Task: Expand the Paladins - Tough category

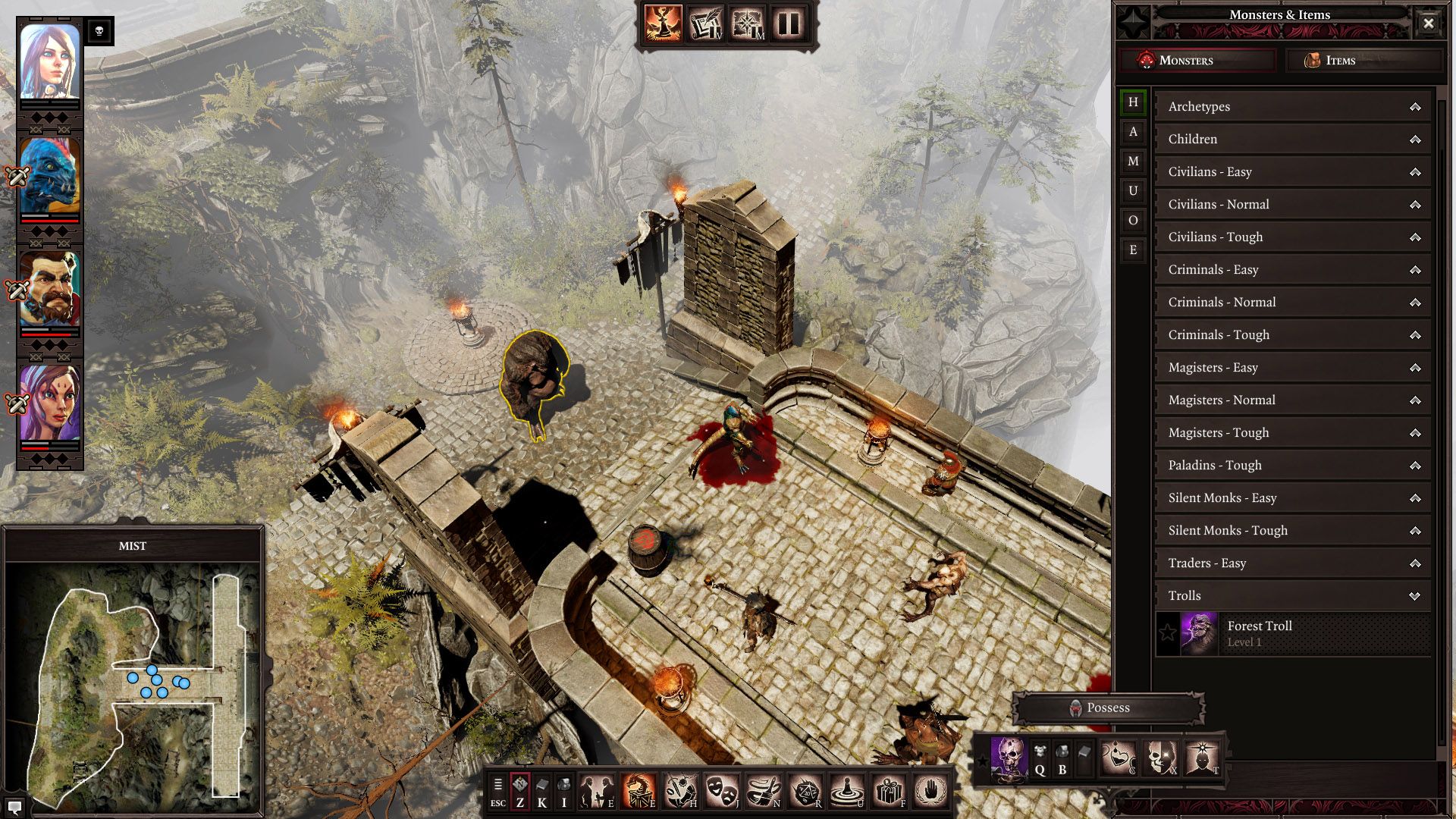Action: click(x=1292, y=466)
